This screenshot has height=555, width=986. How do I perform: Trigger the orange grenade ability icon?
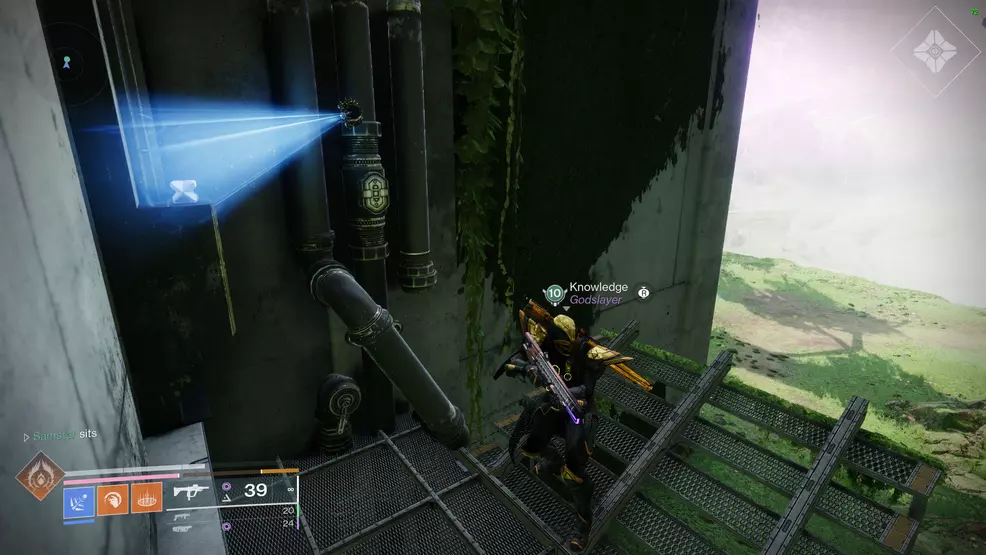pos(146,498)
